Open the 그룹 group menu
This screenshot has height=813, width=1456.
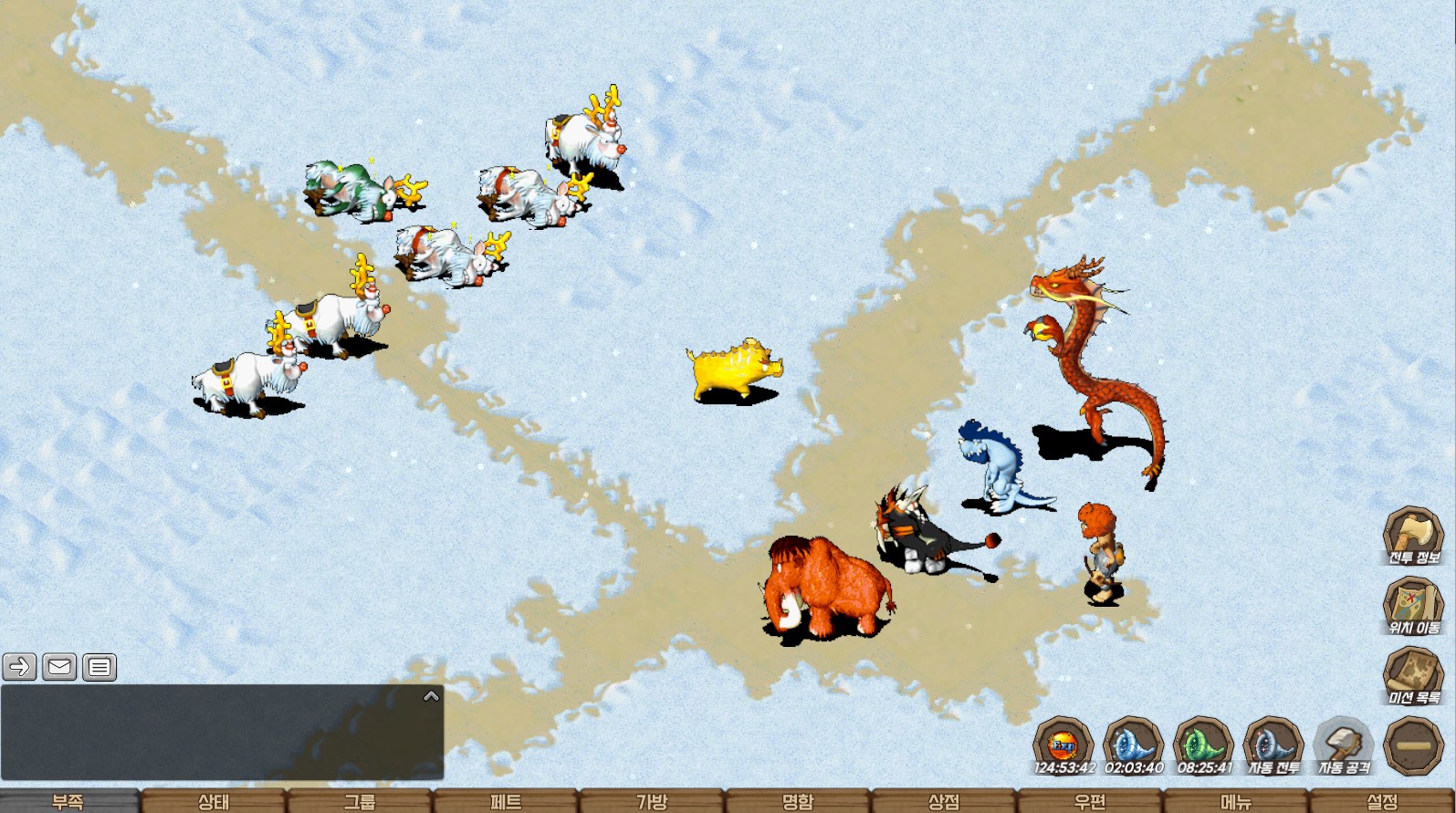coord(360,801)
